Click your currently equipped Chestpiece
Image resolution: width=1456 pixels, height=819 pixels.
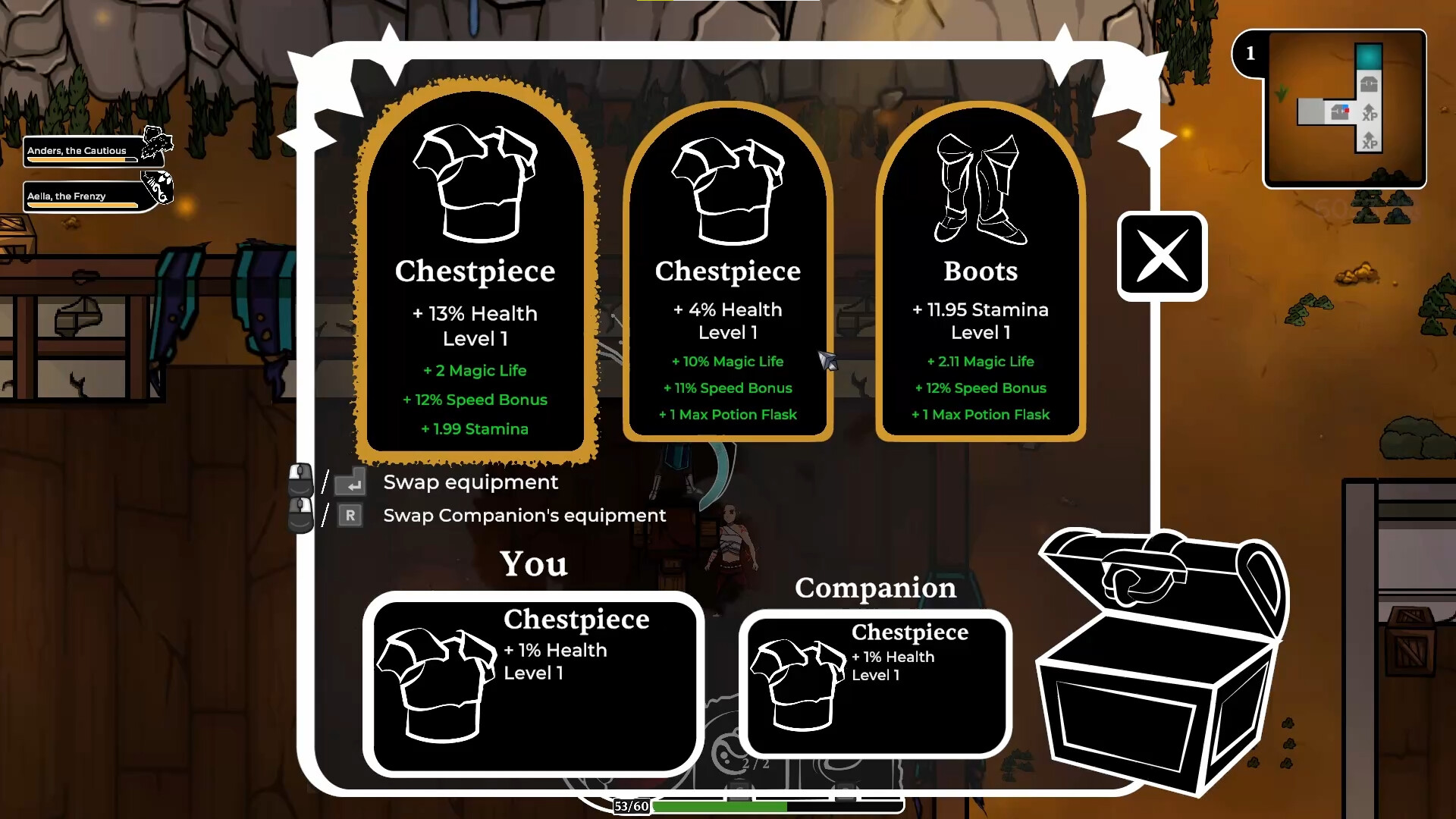click(533, 682)
